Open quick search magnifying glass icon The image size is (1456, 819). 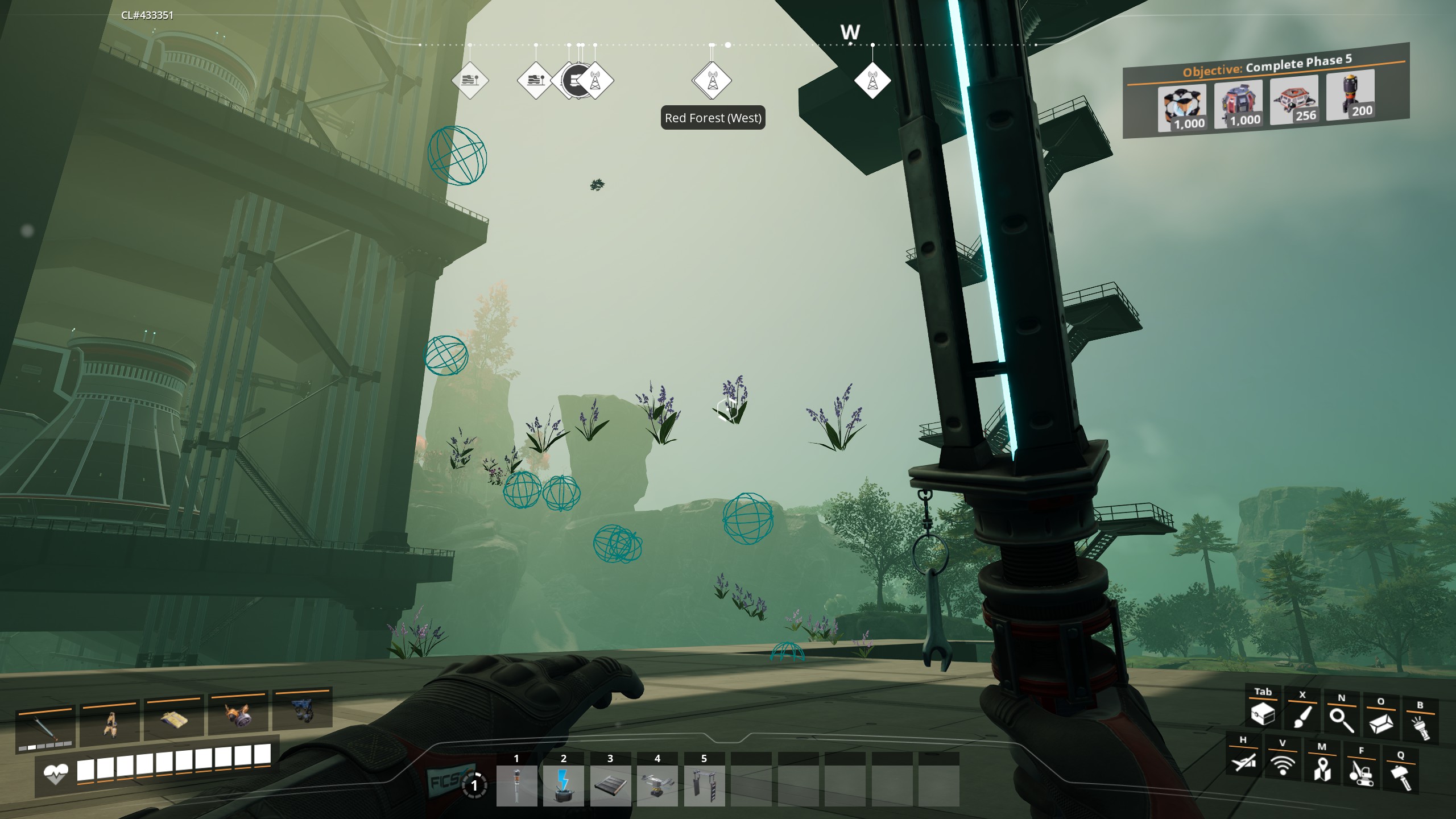1341,720
